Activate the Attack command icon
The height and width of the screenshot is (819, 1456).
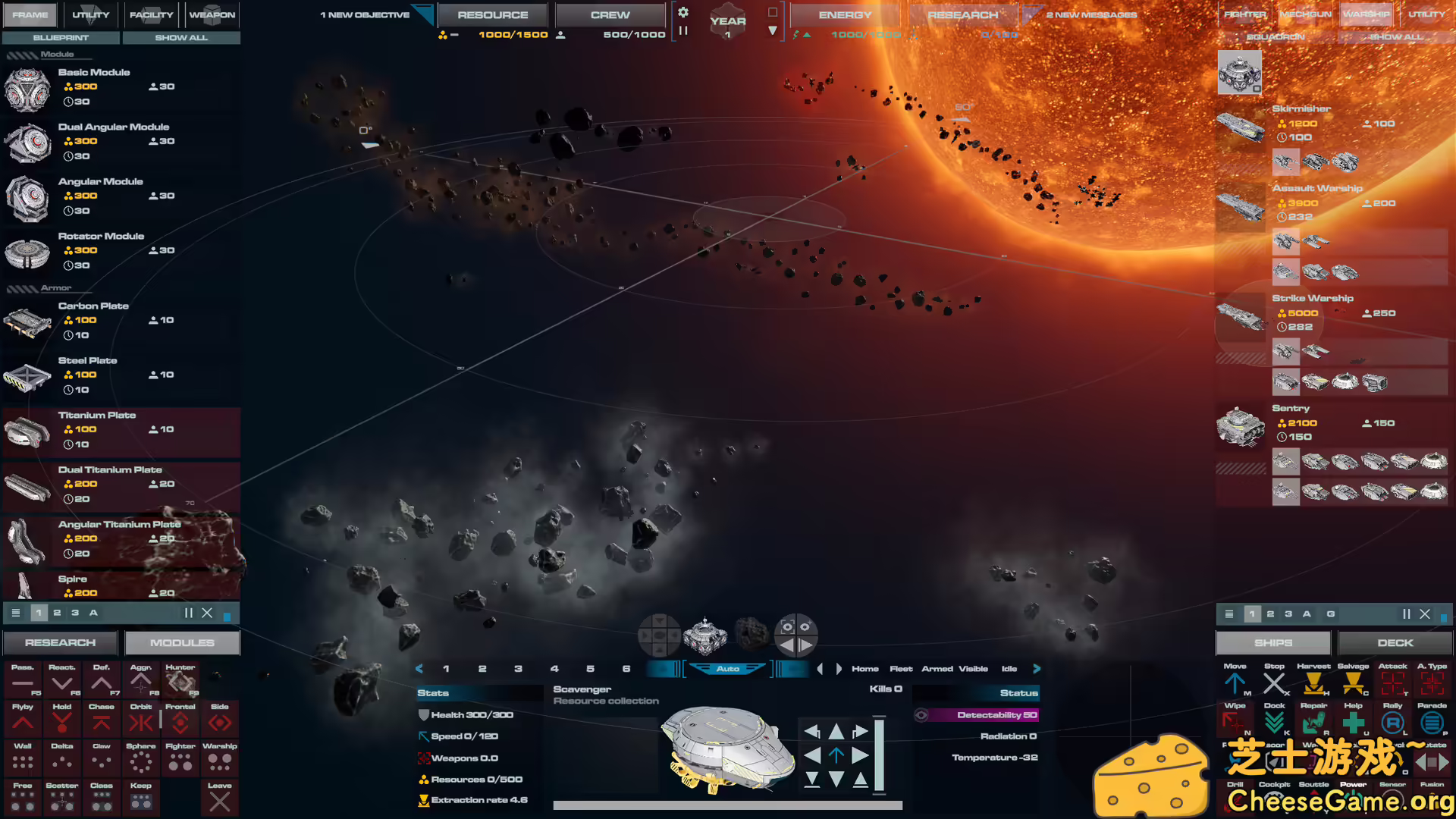[1393, 682]
